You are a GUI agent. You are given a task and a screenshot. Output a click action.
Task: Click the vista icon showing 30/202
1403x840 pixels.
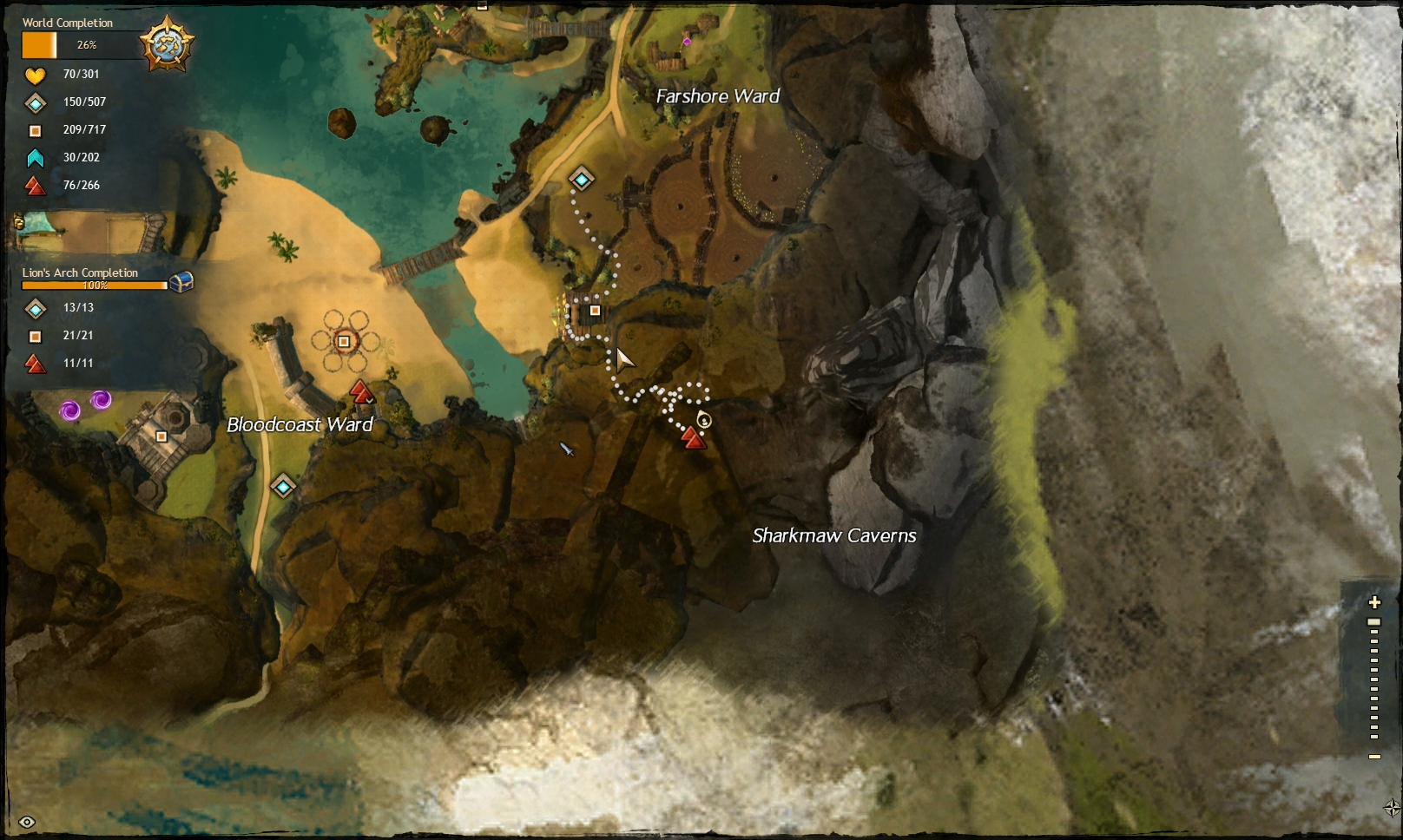35,158
